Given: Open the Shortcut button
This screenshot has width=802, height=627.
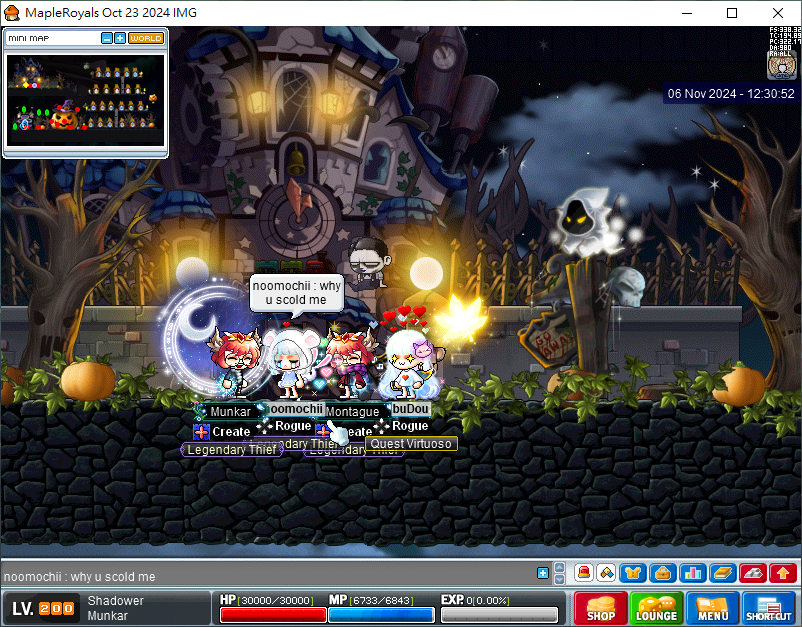Looking at the screenshot, I should tap(768, 608).
